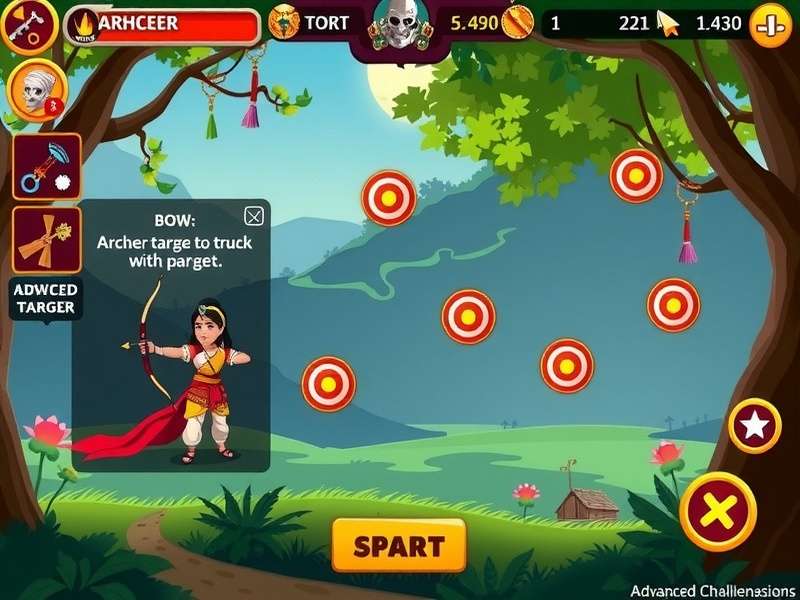Choose the blue arrowhead equipment slot
800x600 pixels.
(46, 166)
